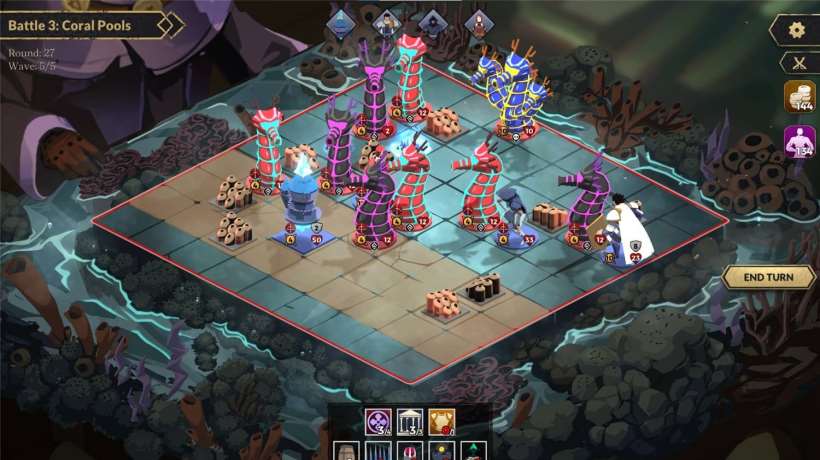Select the dark hooded unit portrait
The width and height of the screenshot is (820, 460).
point(433,22)
